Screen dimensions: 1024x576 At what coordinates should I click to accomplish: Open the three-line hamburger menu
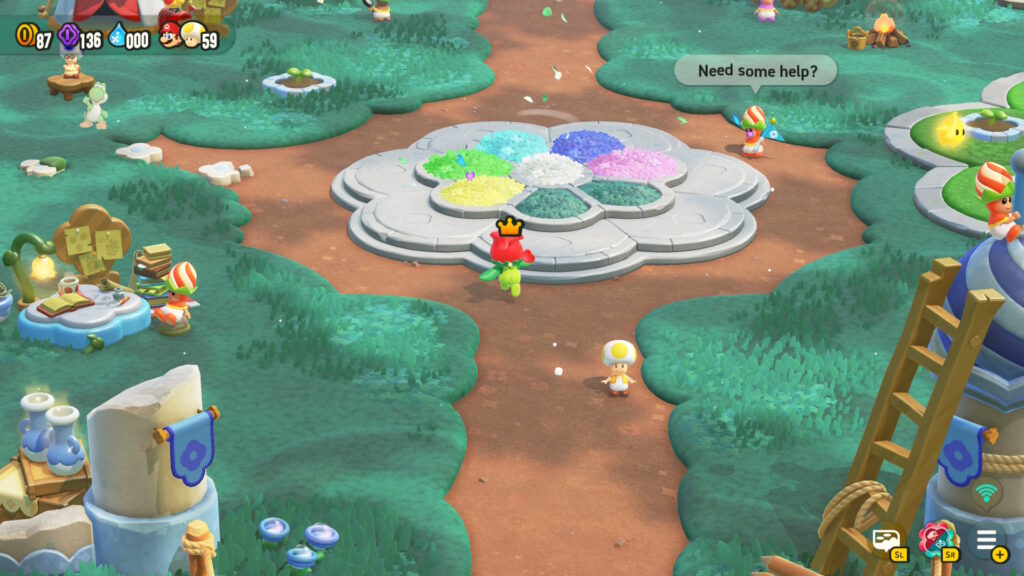(987, 540)
